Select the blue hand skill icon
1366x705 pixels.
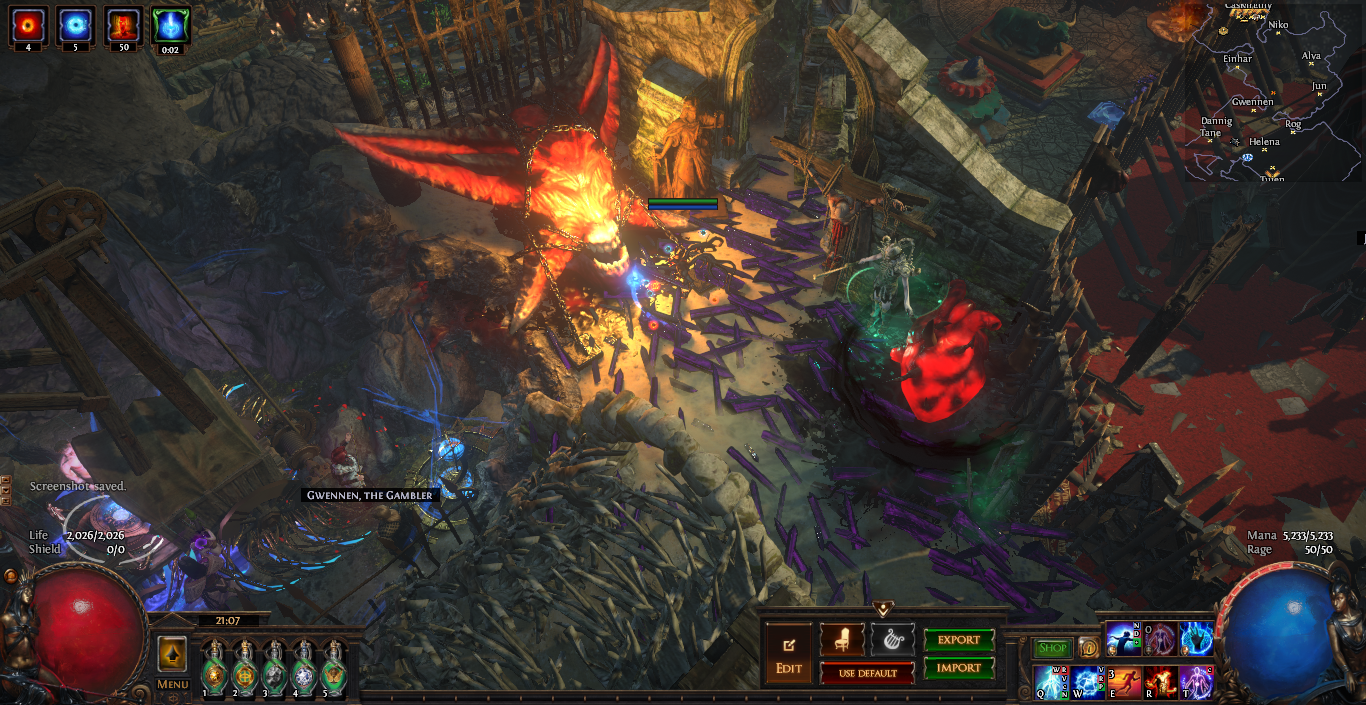[1196, 639]
